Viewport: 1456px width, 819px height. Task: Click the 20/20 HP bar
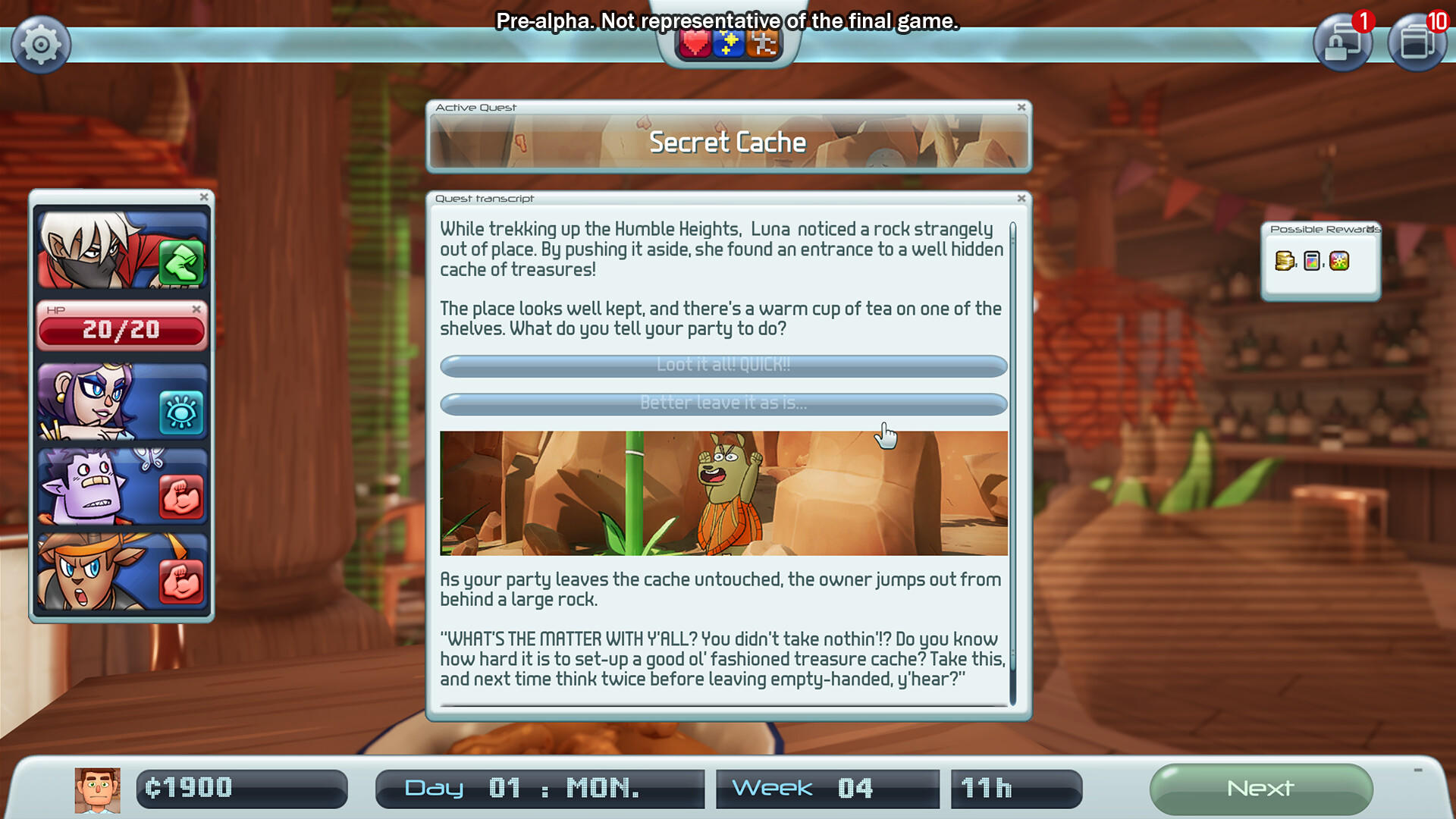click(x=122, y=329)
